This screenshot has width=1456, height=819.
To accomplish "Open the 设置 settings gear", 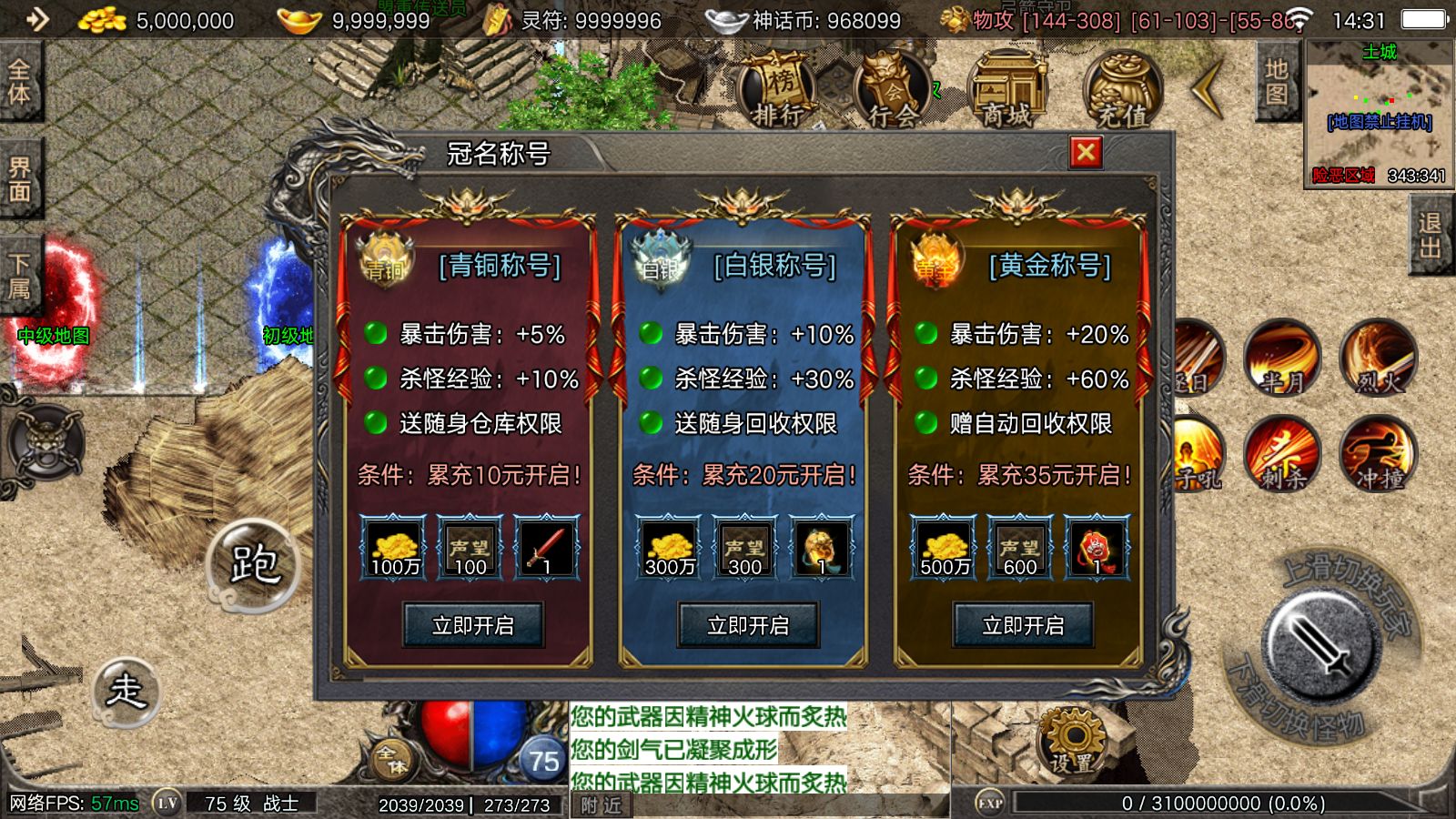I will tap(1072, 742).
